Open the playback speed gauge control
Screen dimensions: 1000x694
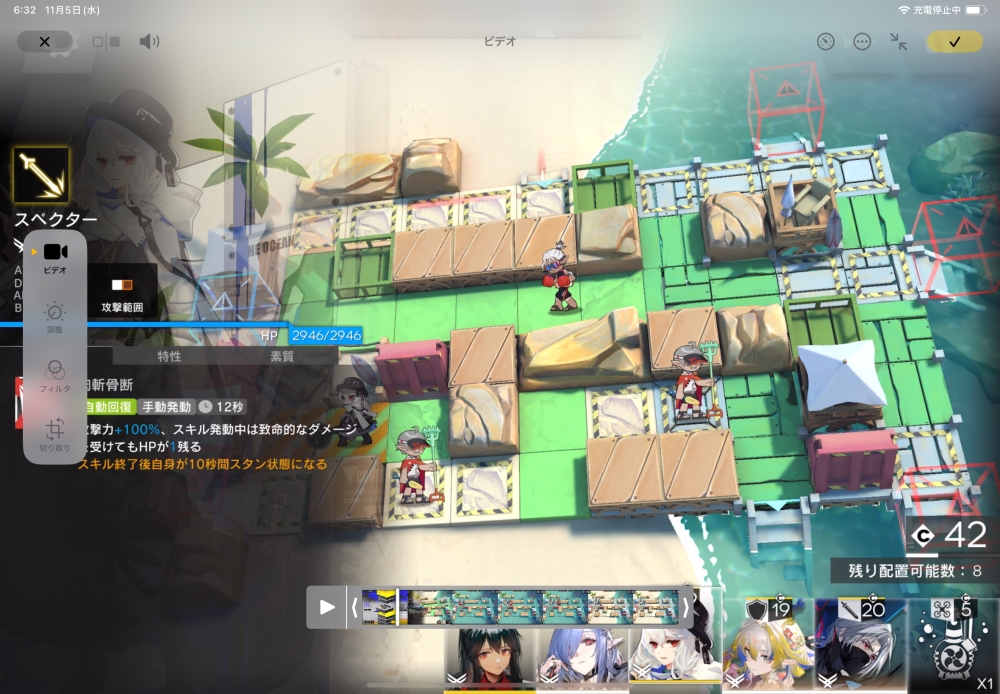tap(825, 41)
